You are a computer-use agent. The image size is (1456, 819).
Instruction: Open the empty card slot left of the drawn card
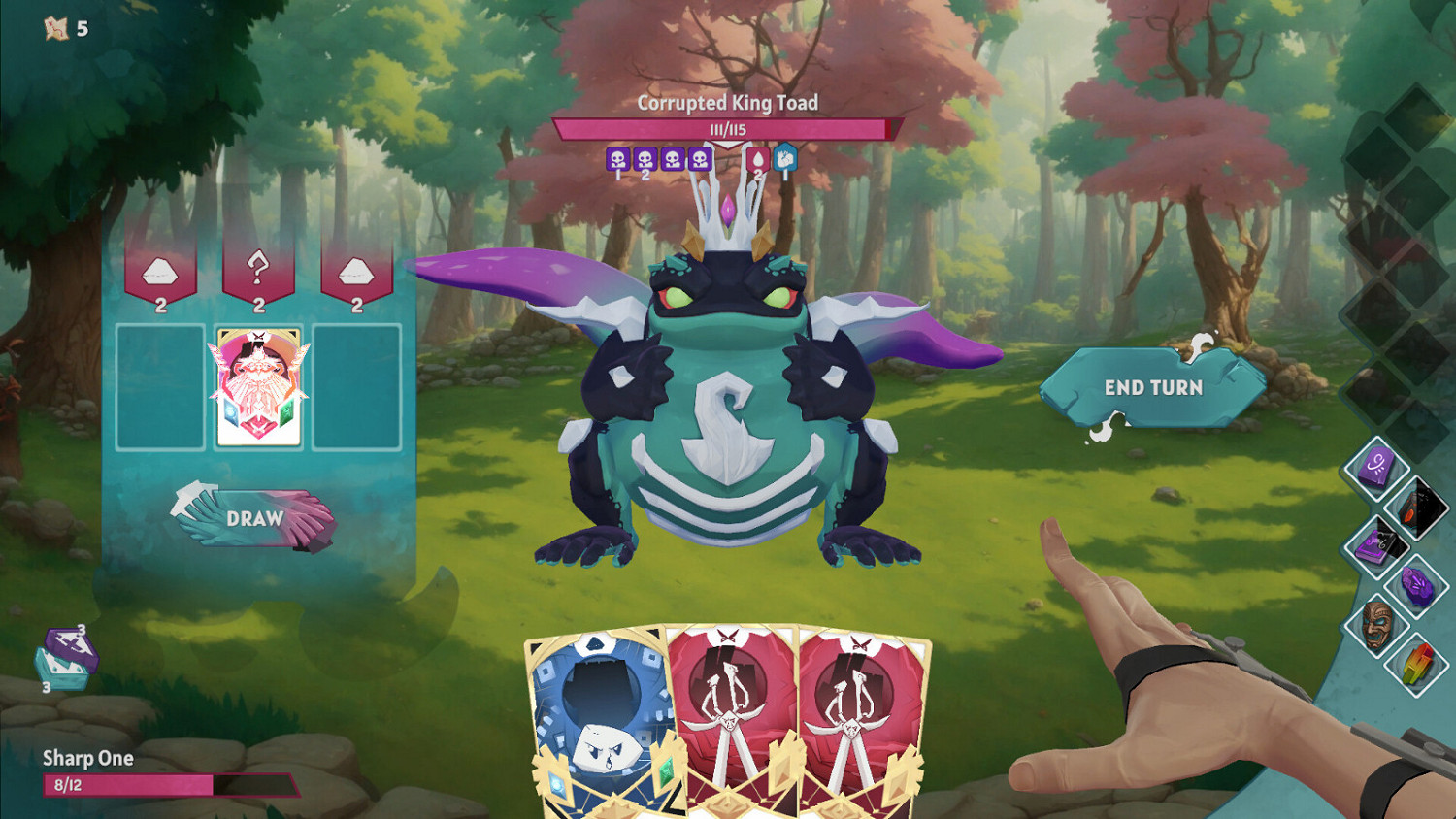pyautogui.click(x=161, y=386)
